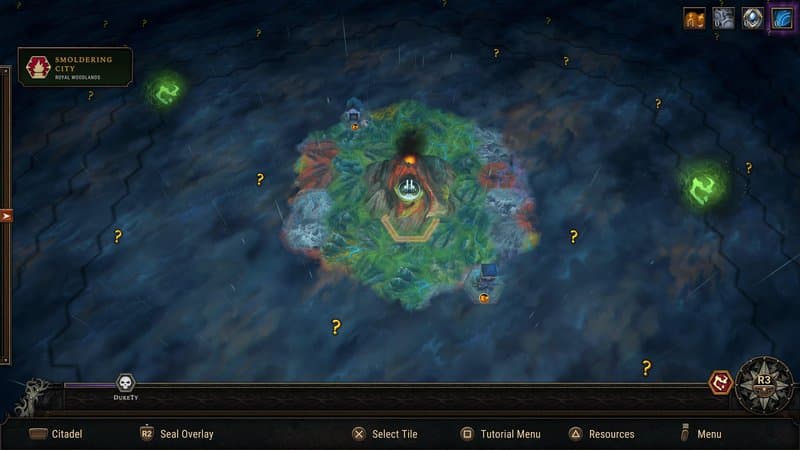This screenshot has height=450, width=800.
Task: Select the grey stone statue icon
Action: (723, 19)
